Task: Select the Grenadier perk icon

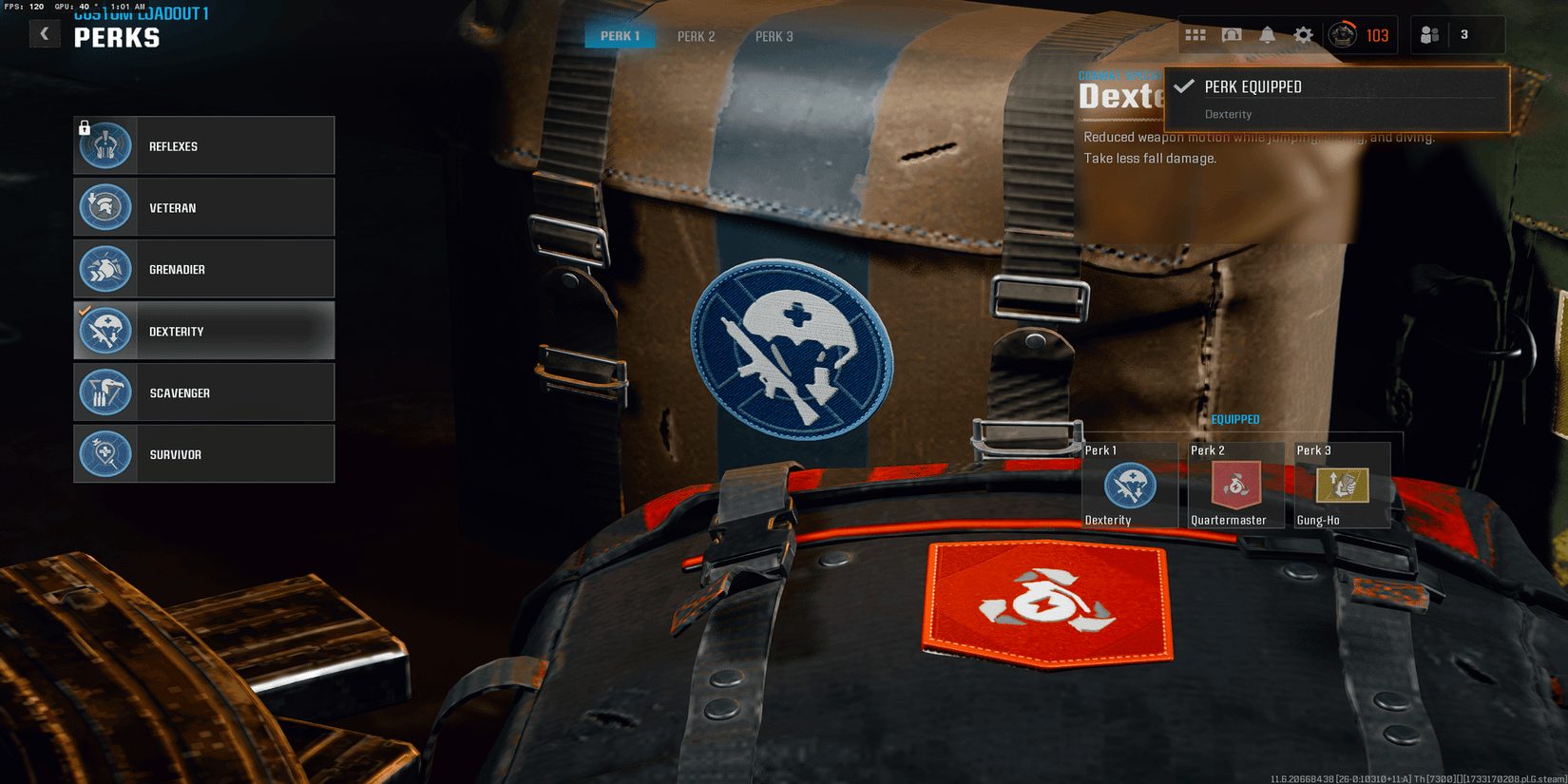Action: [105, 269]
